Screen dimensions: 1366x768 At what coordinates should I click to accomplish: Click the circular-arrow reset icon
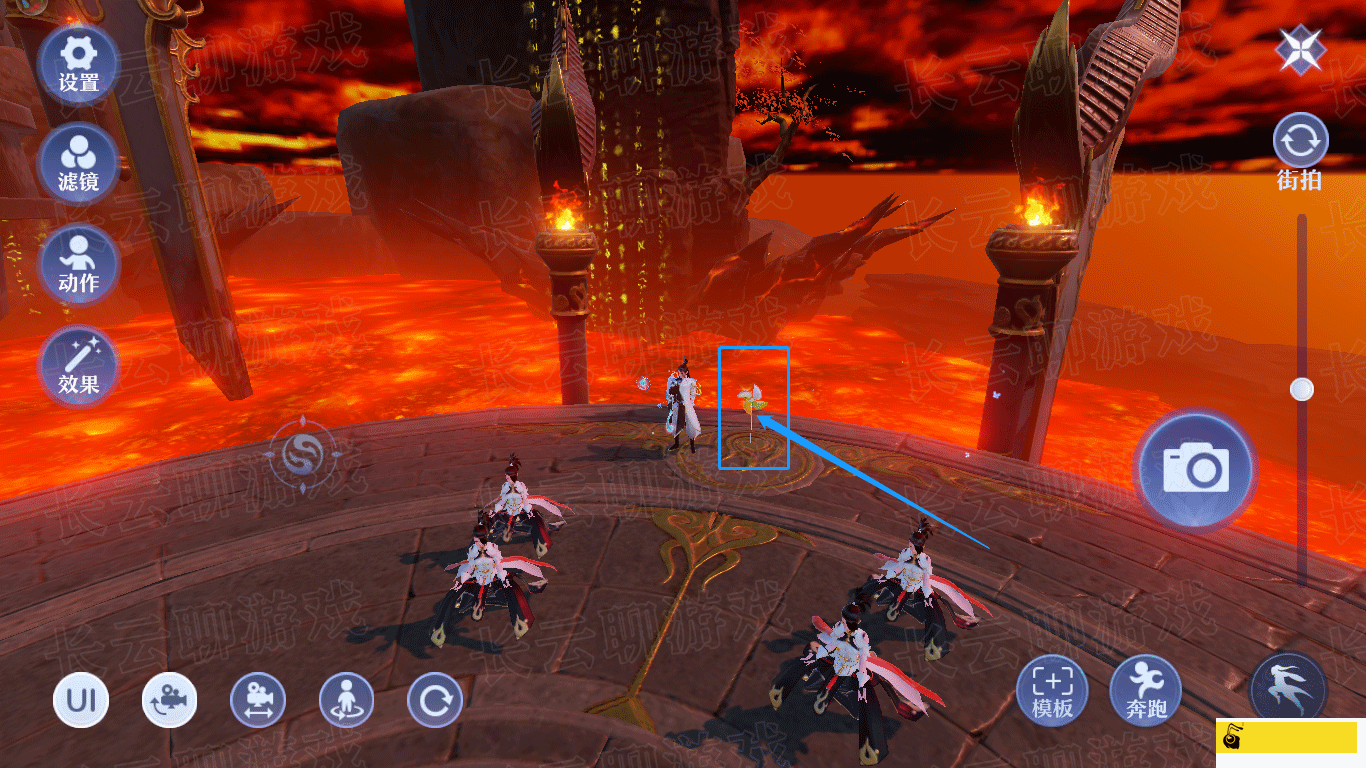coord(435,699)
